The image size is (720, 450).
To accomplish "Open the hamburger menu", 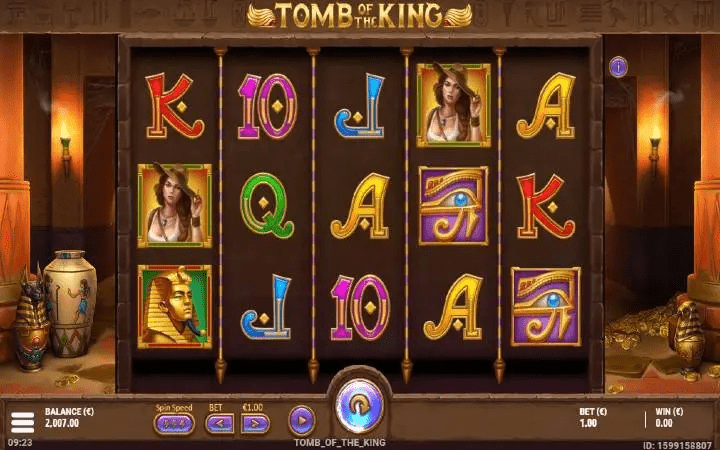I will [x=21, y=419].
